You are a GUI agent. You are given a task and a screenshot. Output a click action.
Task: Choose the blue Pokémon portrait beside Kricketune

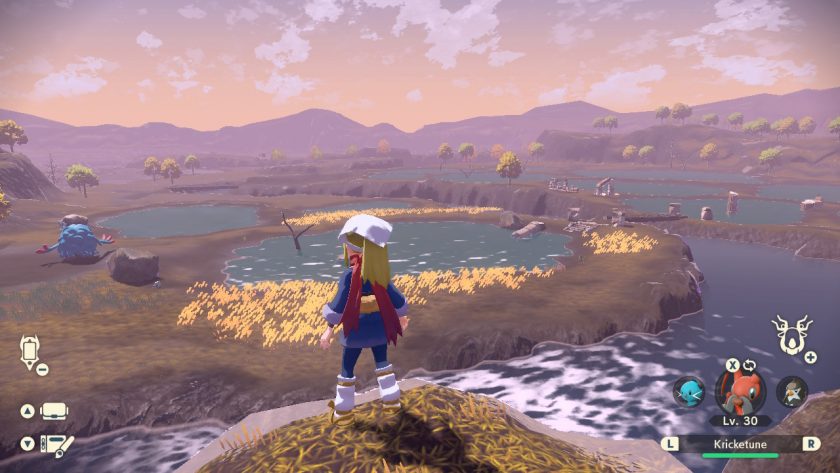coord(688,392)
